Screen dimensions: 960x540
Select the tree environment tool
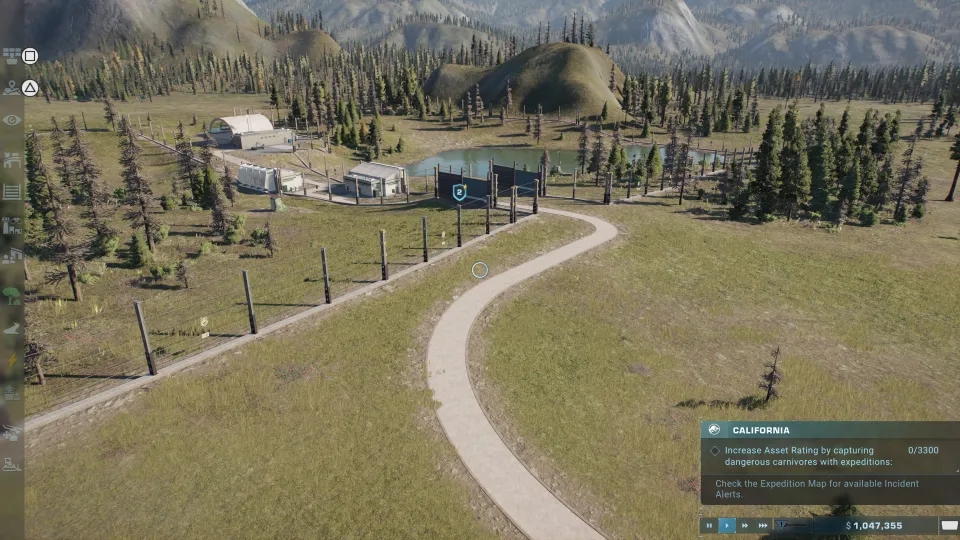pos(12,295)
